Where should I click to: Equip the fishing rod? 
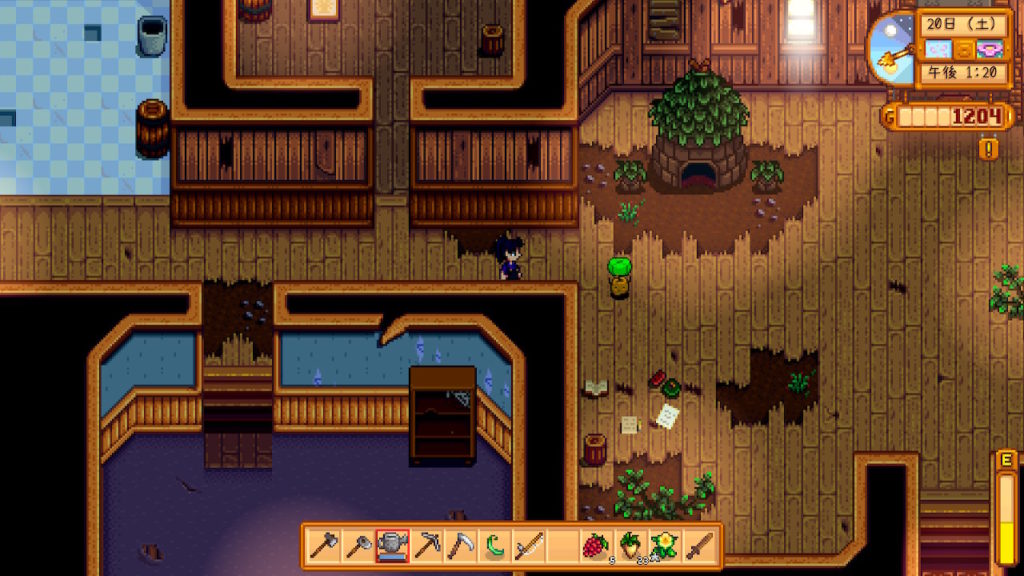click(x=528, y=546)
